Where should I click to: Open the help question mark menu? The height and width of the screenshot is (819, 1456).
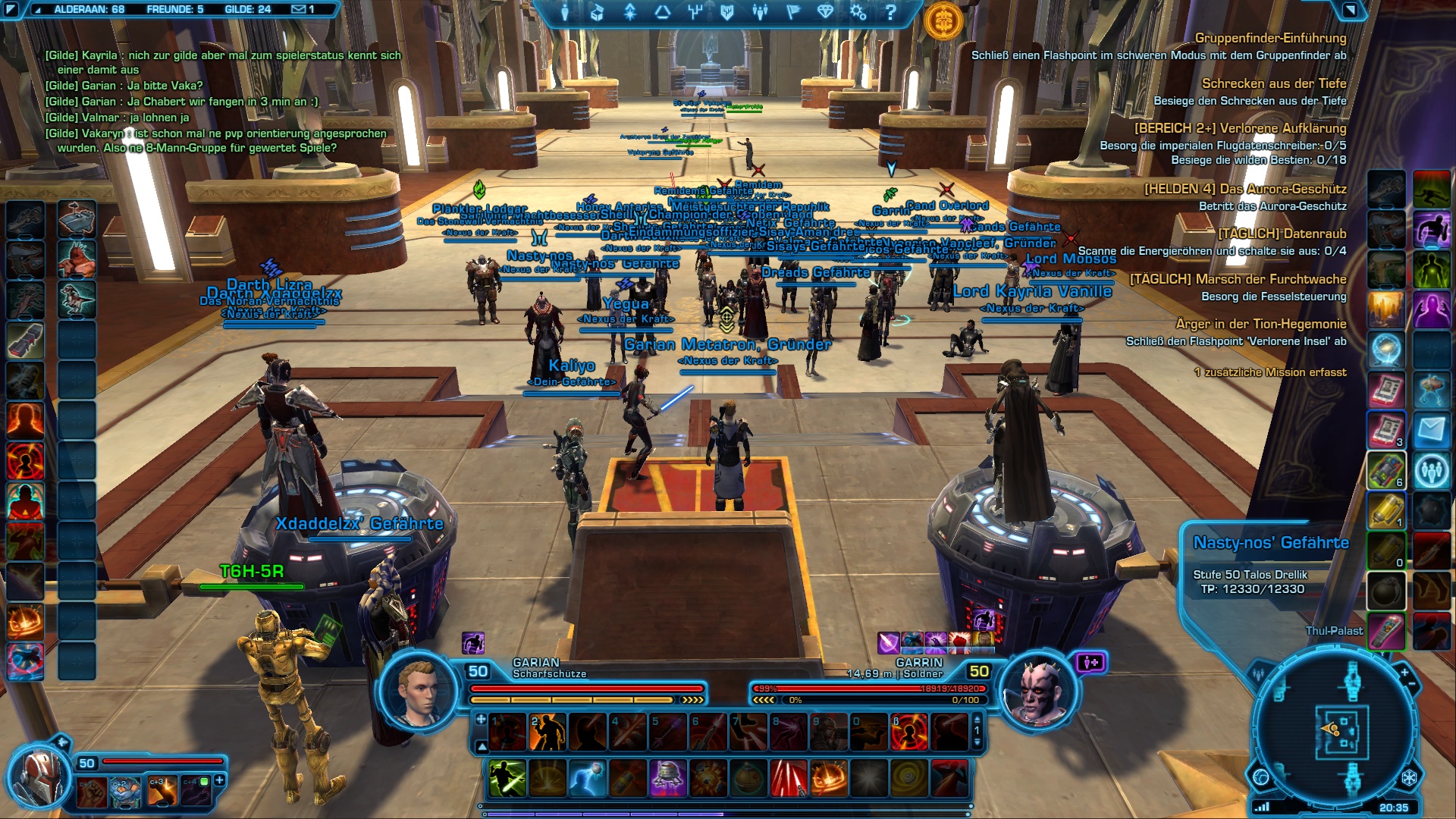(x=891, y=12)
